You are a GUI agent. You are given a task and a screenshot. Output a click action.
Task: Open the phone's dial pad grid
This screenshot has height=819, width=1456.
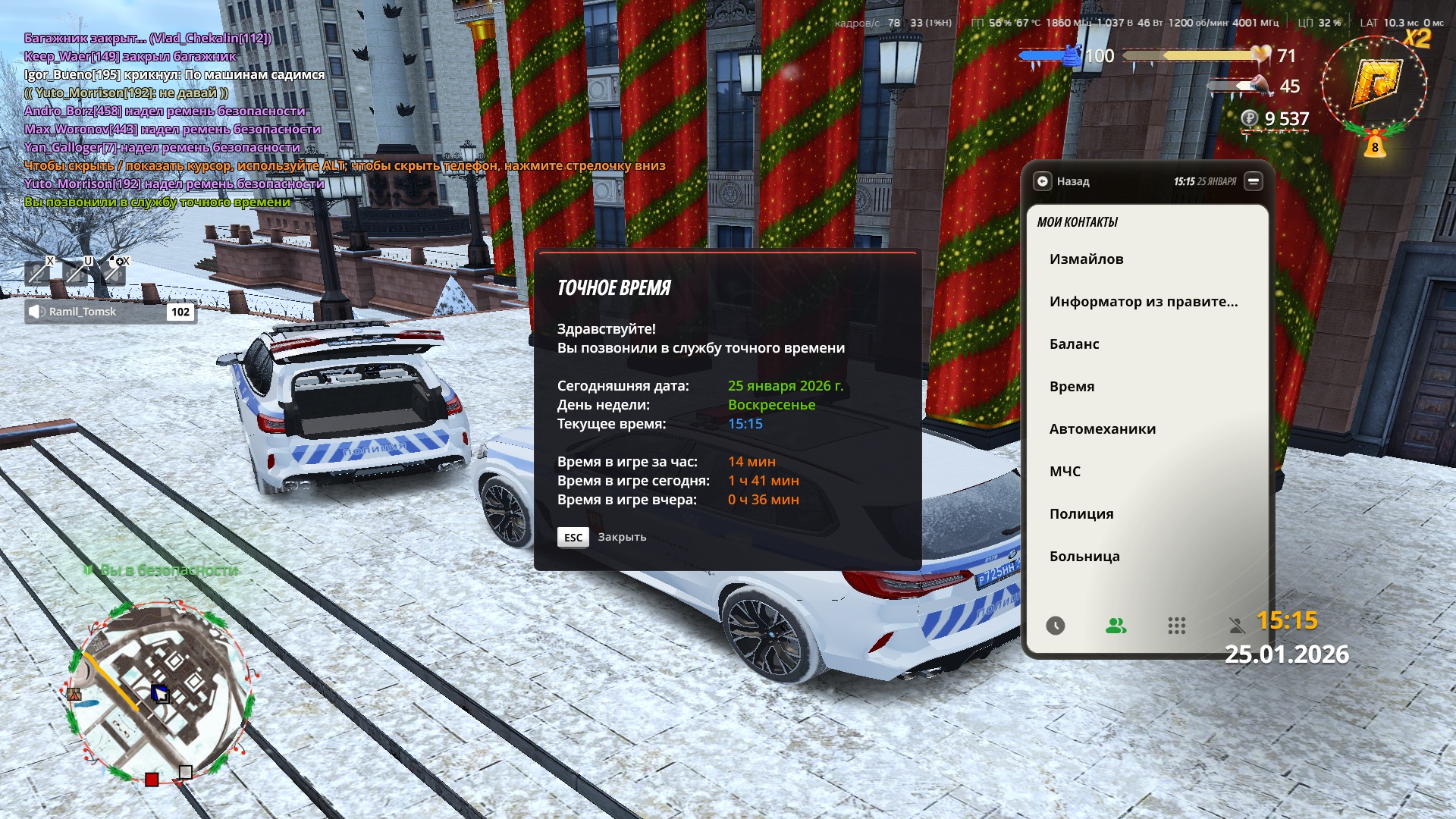[x=1176, y=626]
